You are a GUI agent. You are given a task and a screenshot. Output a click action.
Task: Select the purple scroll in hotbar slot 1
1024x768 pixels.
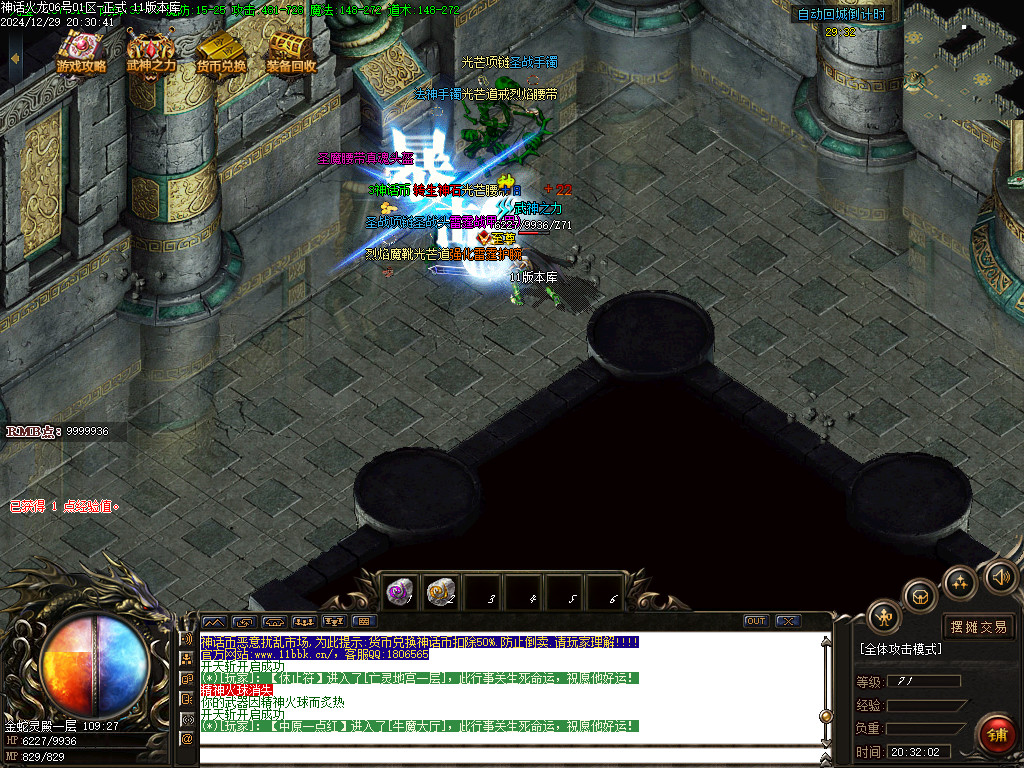pyautogui.click(x=400, y=592)
